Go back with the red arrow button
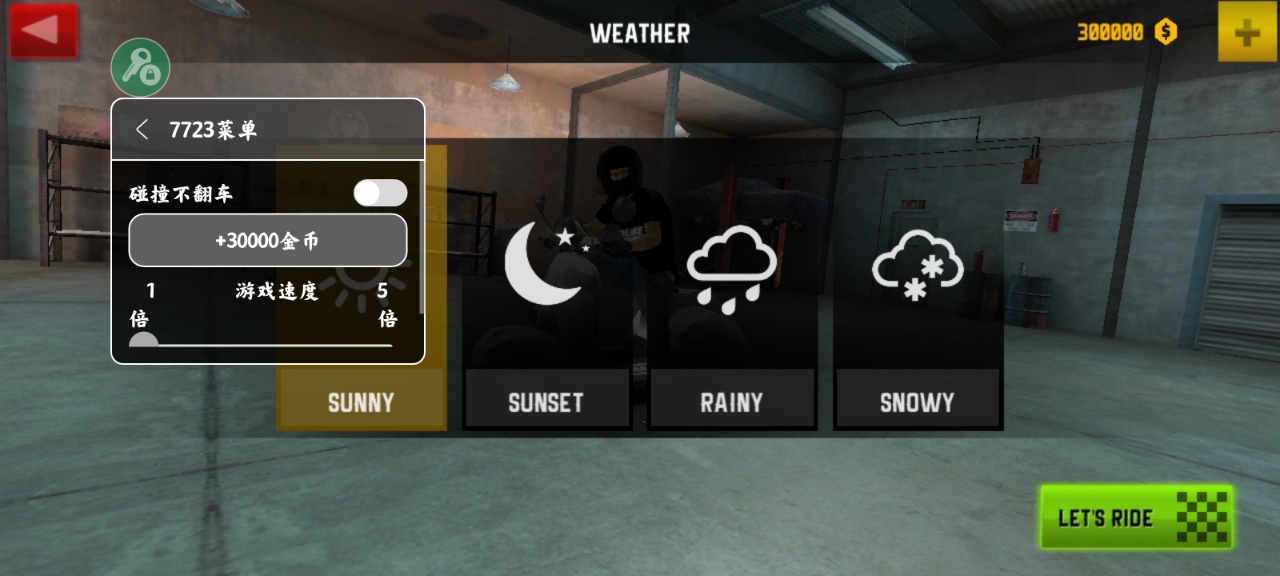This screenshot has height=576, width=1280. [x=43, y=30]
